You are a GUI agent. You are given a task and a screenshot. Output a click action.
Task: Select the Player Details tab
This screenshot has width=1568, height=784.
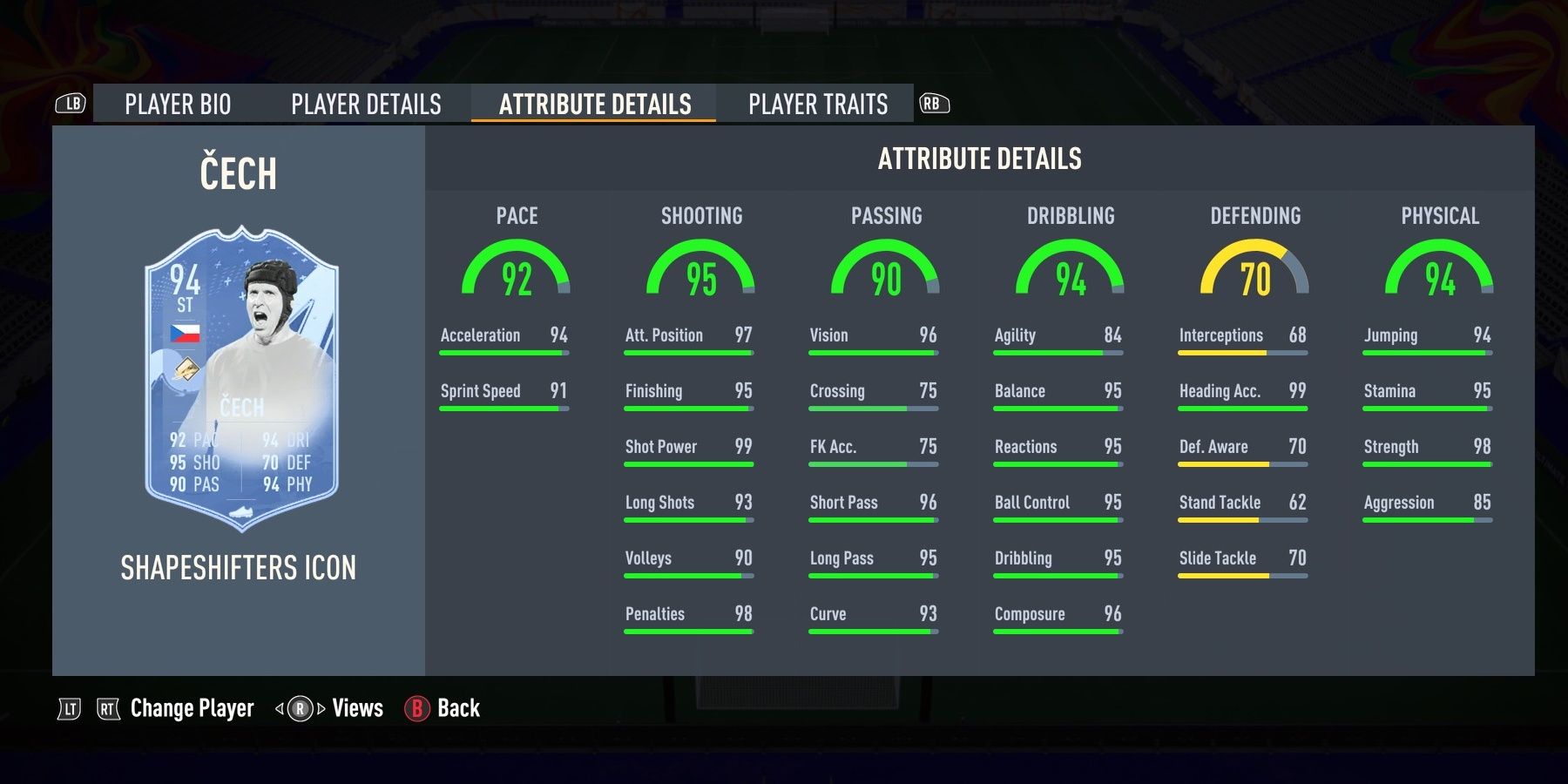tap(366, 105)
